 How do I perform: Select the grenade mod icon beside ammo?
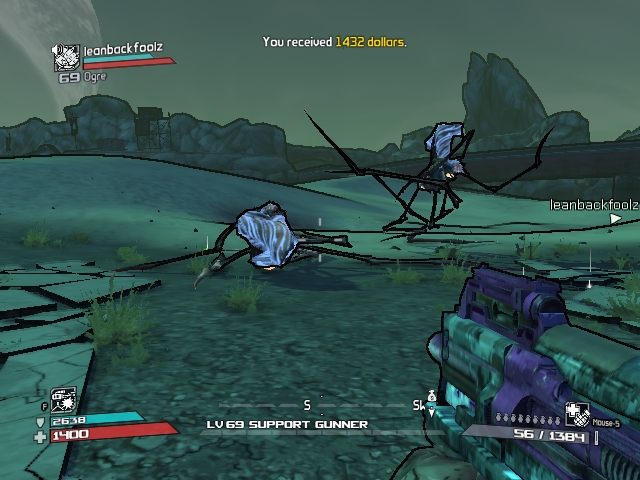click(x=577, y=415)
